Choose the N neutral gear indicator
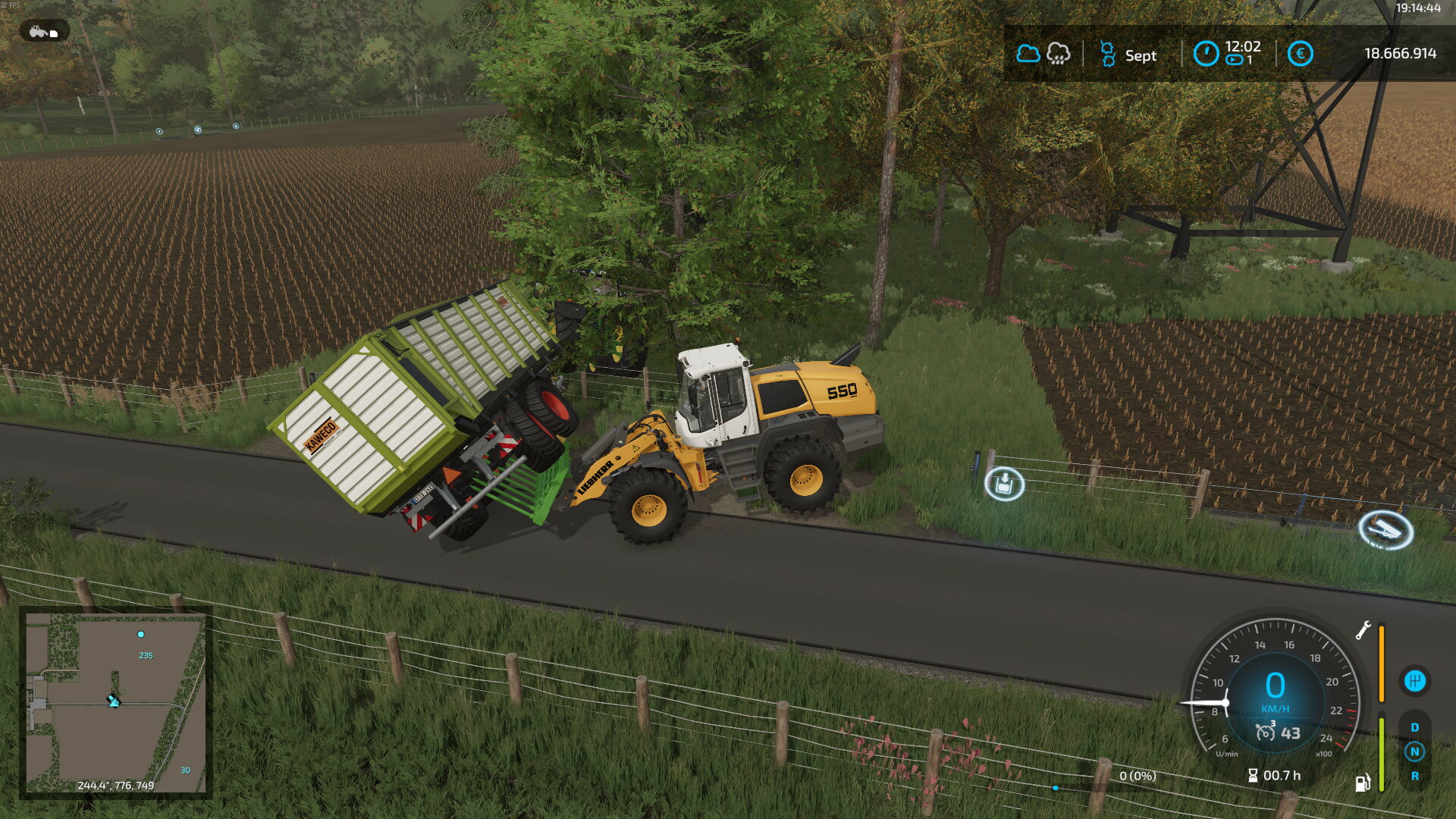 [x=1414, y=752]
